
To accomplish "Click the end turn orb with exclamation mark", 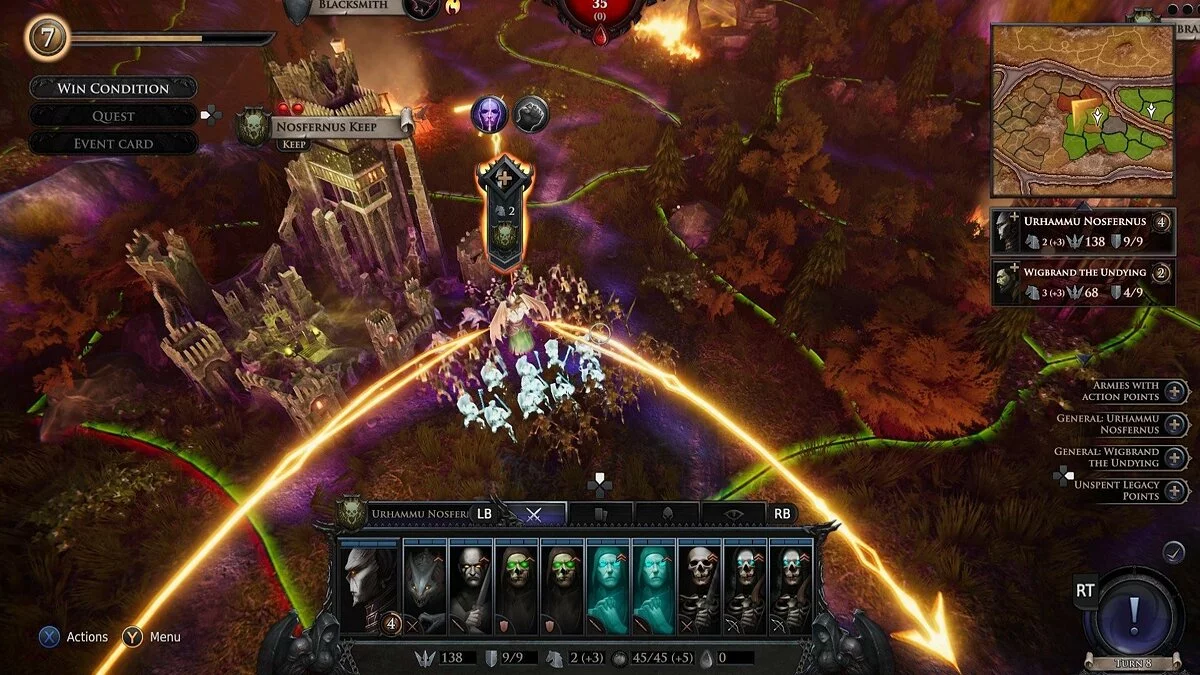I will 1132,612.
